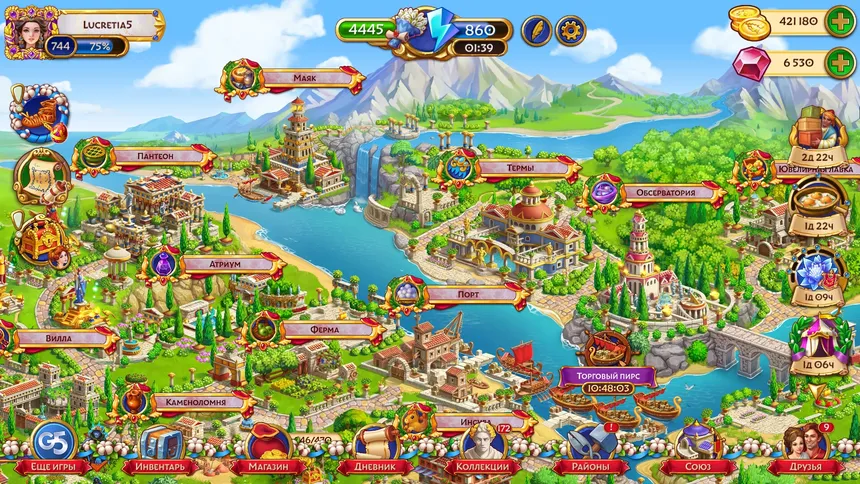This screenshot has width=860, height=484.
Task: Open the Союз alliance menu
Action: (698, 448)
